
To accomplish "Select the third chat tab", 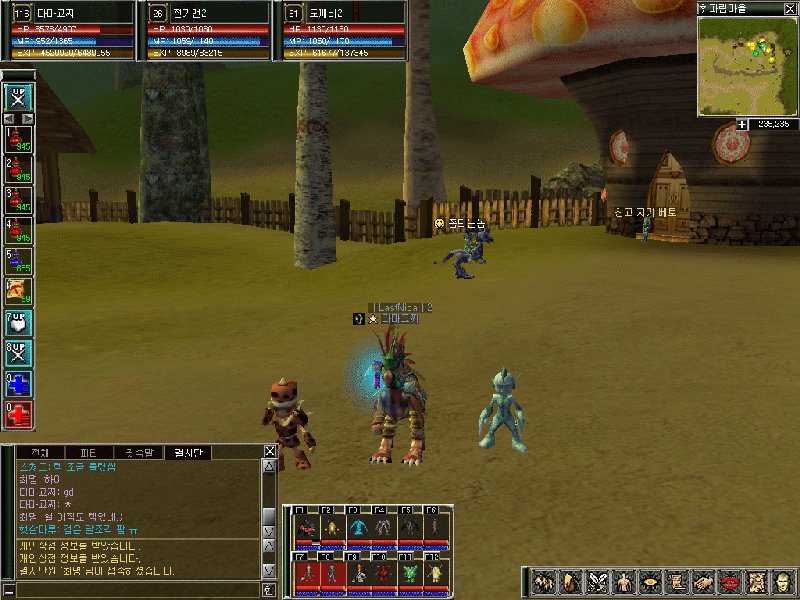I will coord(138,452).
